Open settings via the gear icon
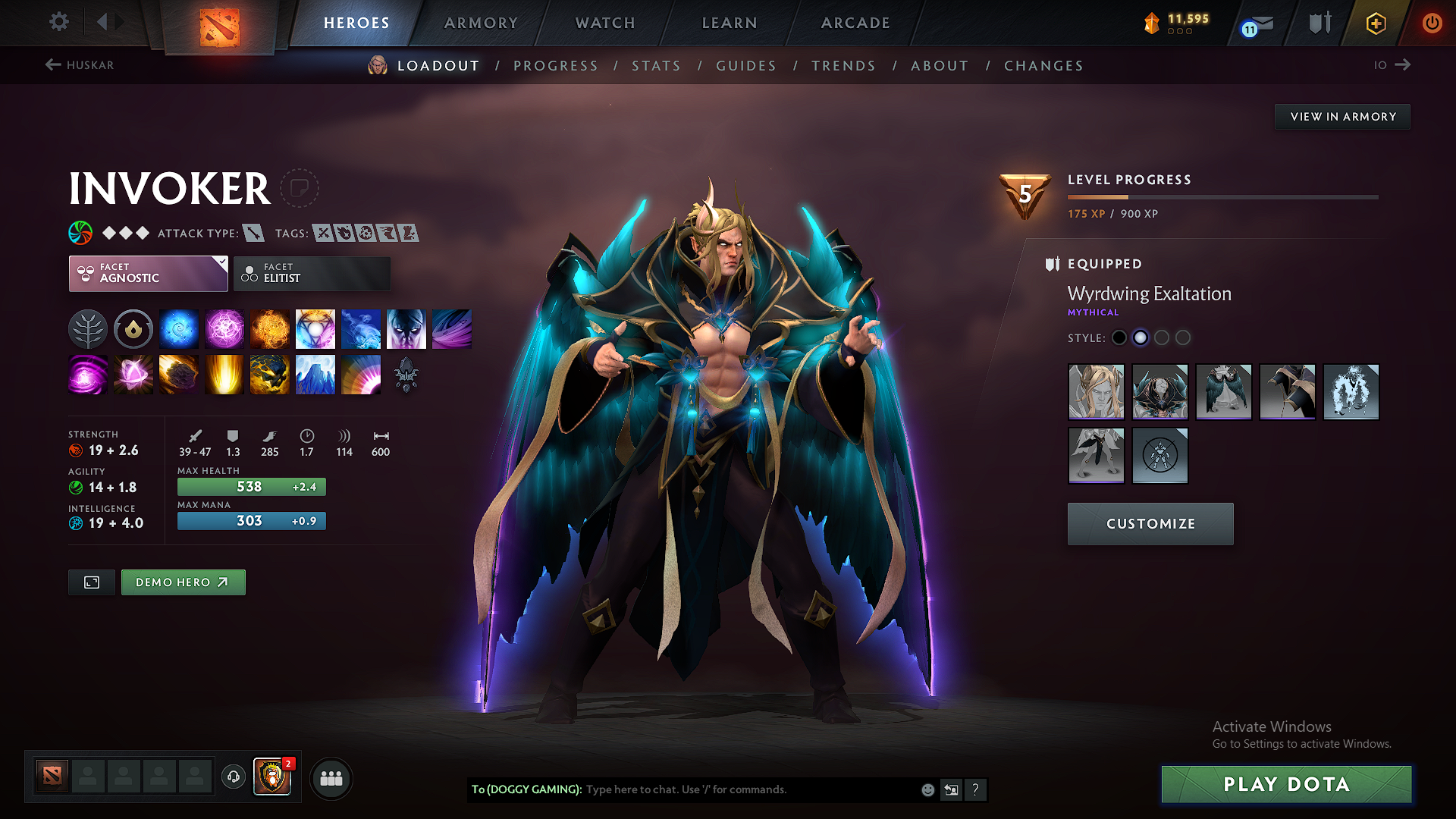Screen dimensions: 1456x819 coord(58,22)
